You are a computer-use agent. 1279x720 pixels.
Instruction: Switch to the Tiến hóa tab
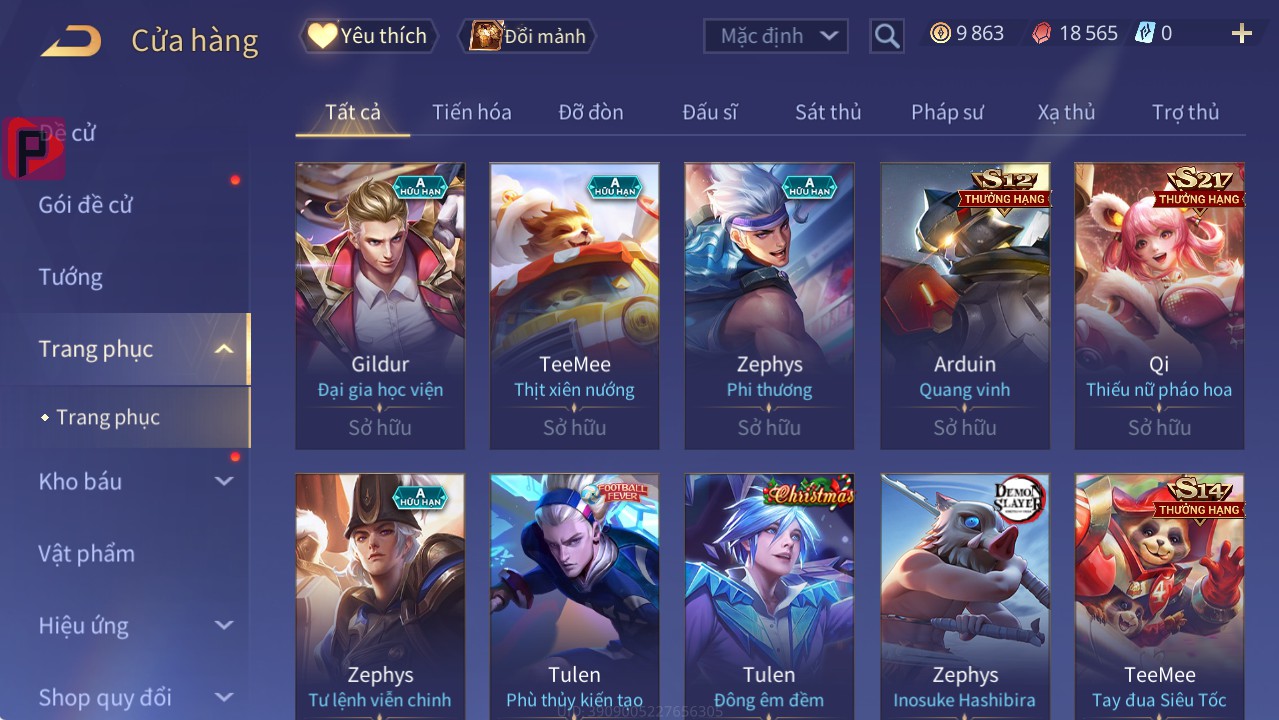click(471, 112)
